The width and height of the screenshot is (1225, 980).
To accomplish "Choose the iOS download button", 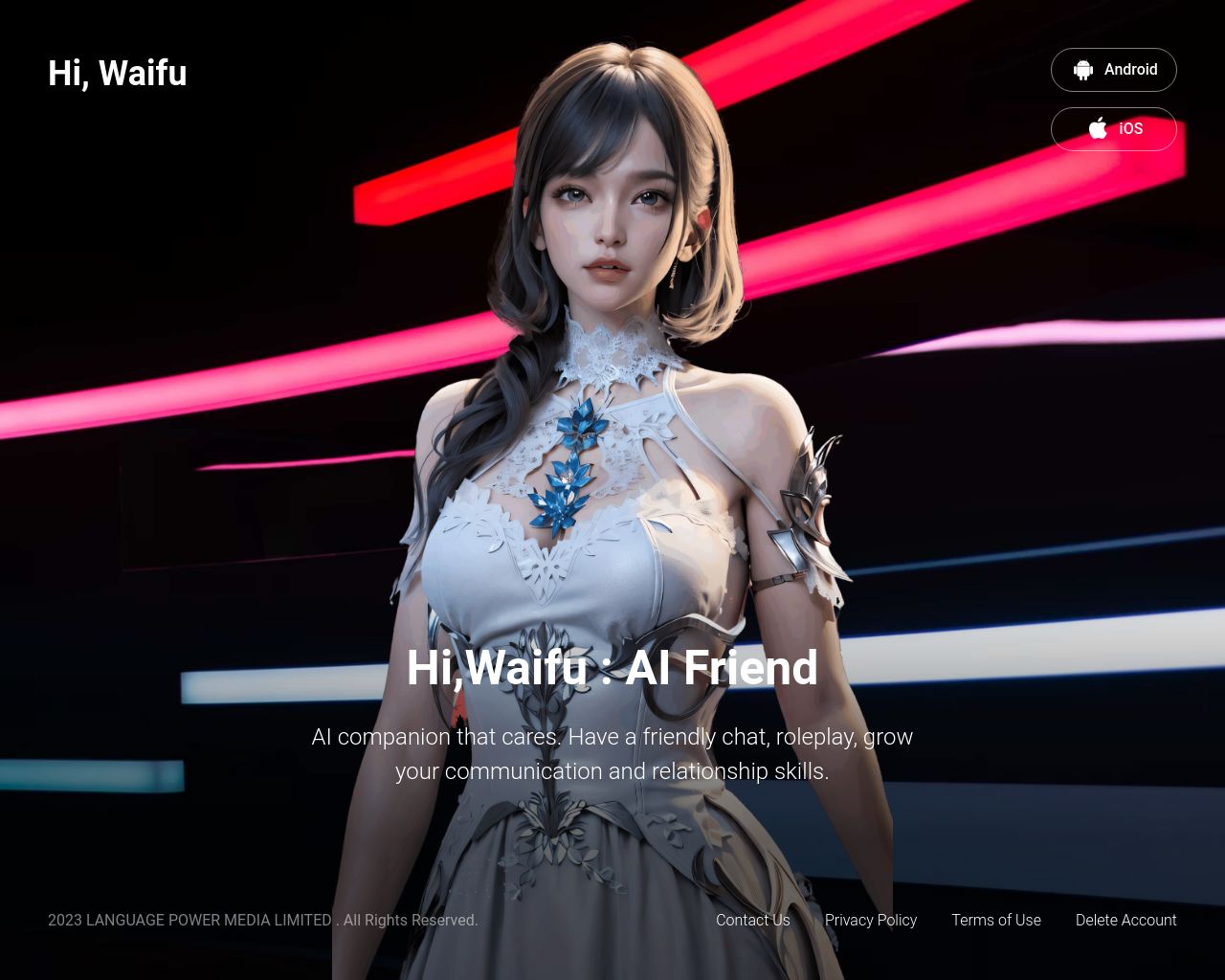I will click(1113, 129).
